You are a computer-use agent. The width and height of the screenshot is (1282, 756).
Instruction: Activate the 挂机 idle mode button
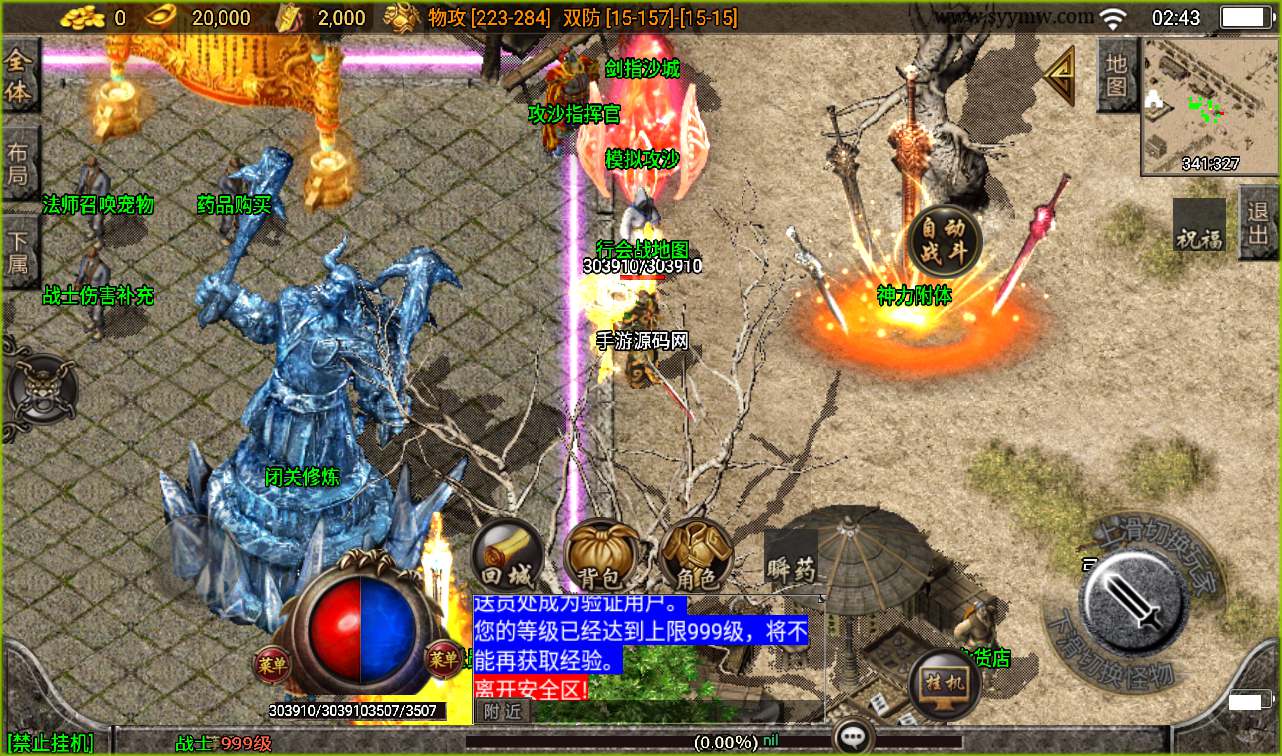tap(944, 684)
